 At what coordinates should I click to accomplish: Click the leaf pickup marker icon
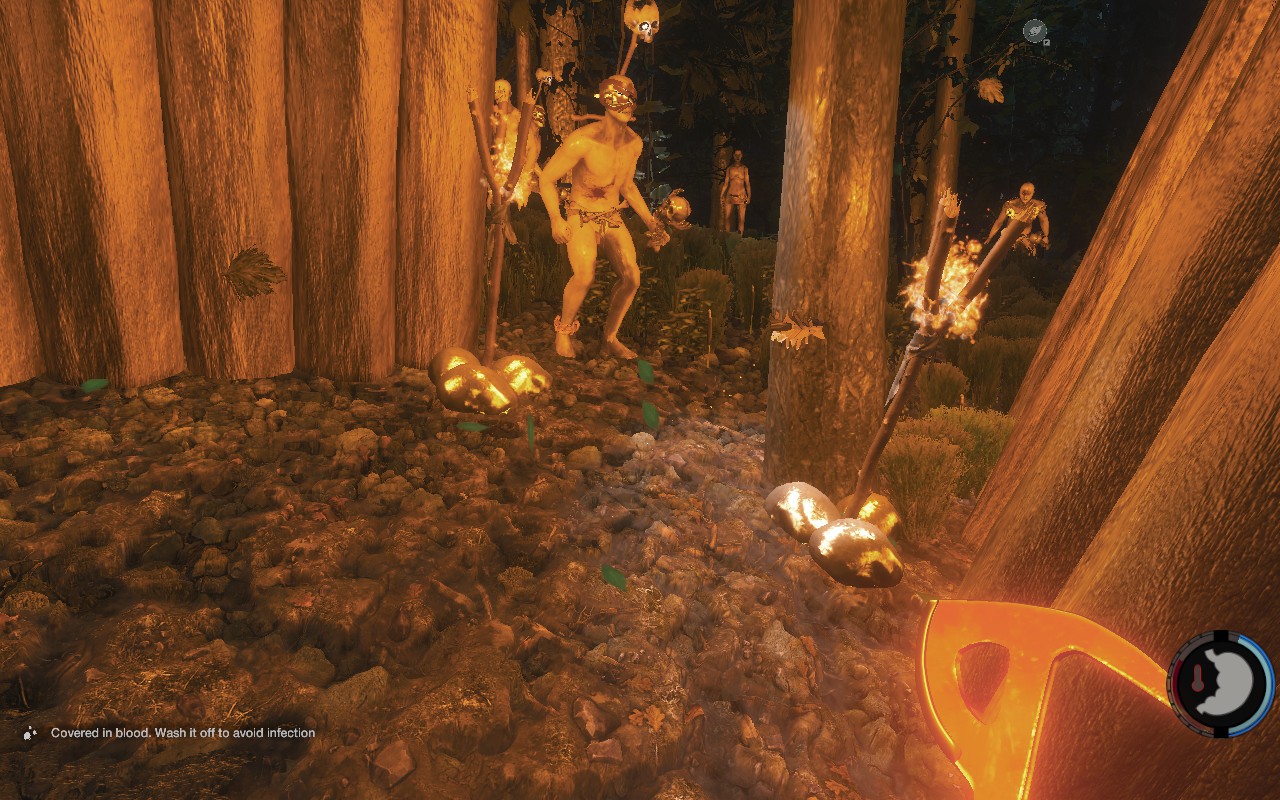[x=1035, y=31]
